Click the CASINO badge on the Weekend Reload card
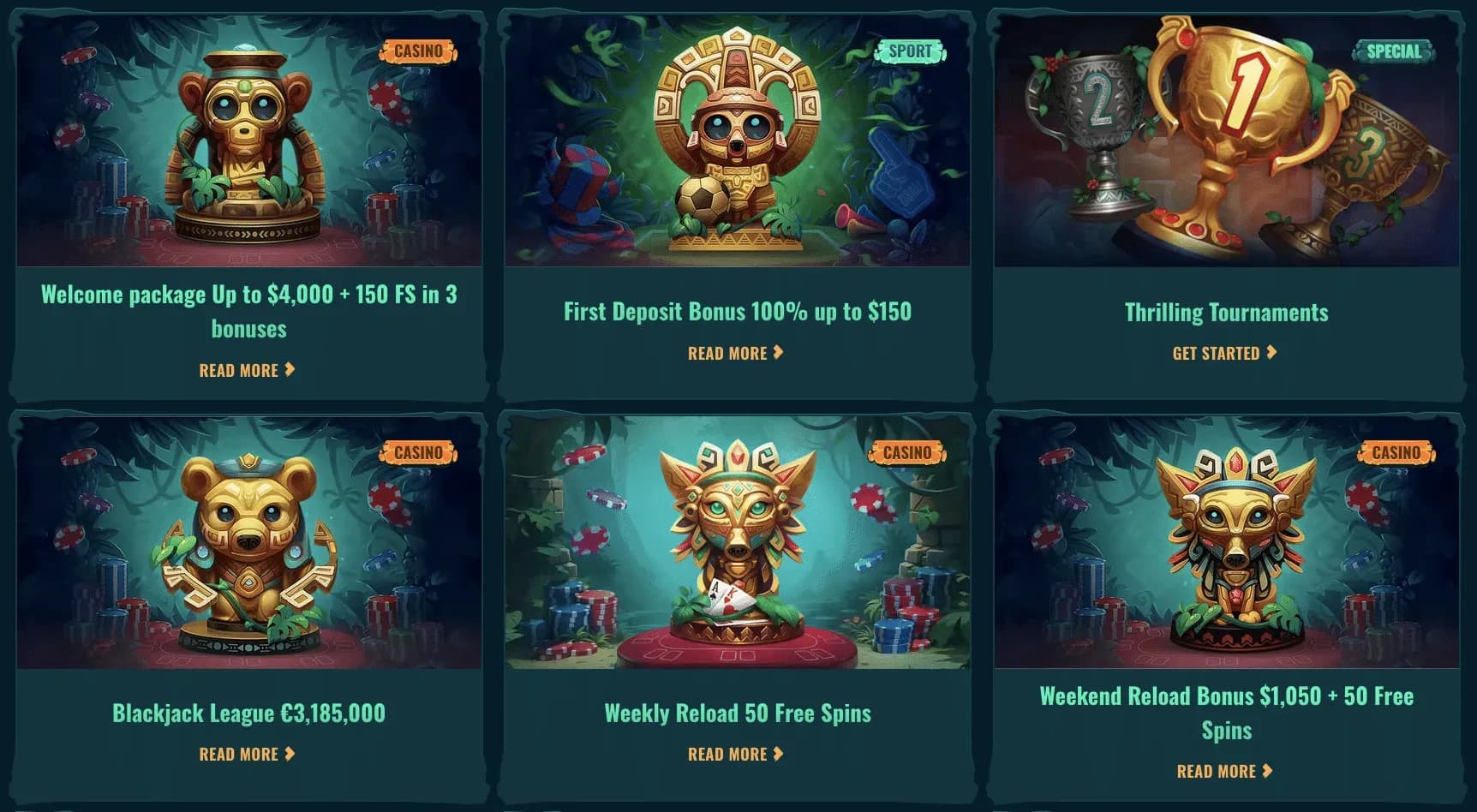The image size is (1477, 812). tap(1396, 452)
